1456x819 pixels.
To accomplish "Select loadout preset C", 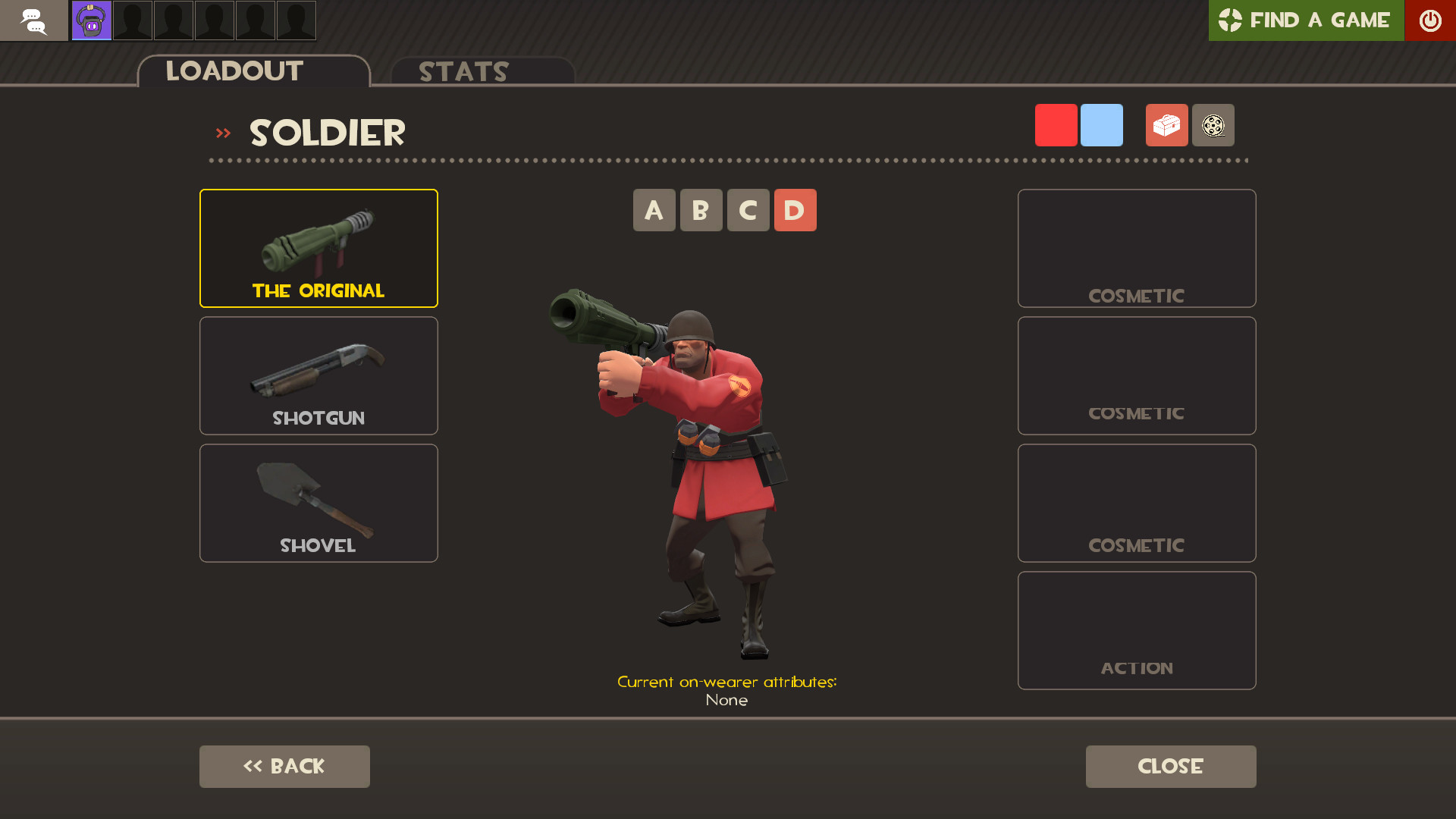I will pyautogui.click(x=748, y=210).
